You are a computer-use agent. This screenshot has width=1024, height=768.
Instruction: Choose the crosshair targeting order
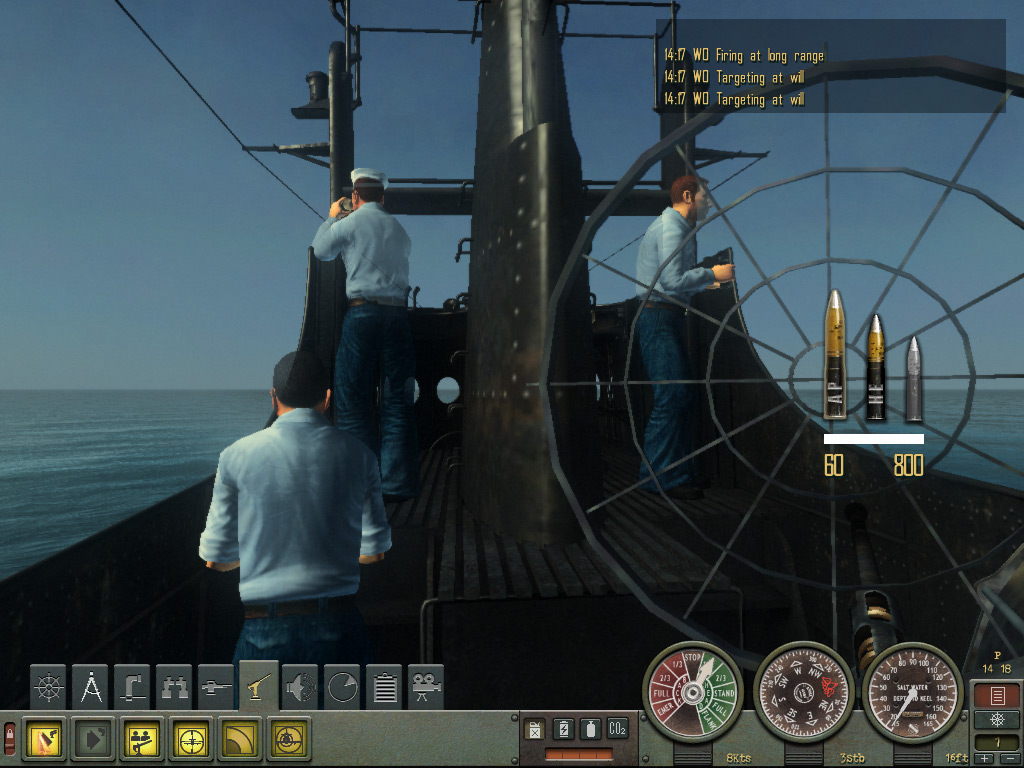[191, 738]
